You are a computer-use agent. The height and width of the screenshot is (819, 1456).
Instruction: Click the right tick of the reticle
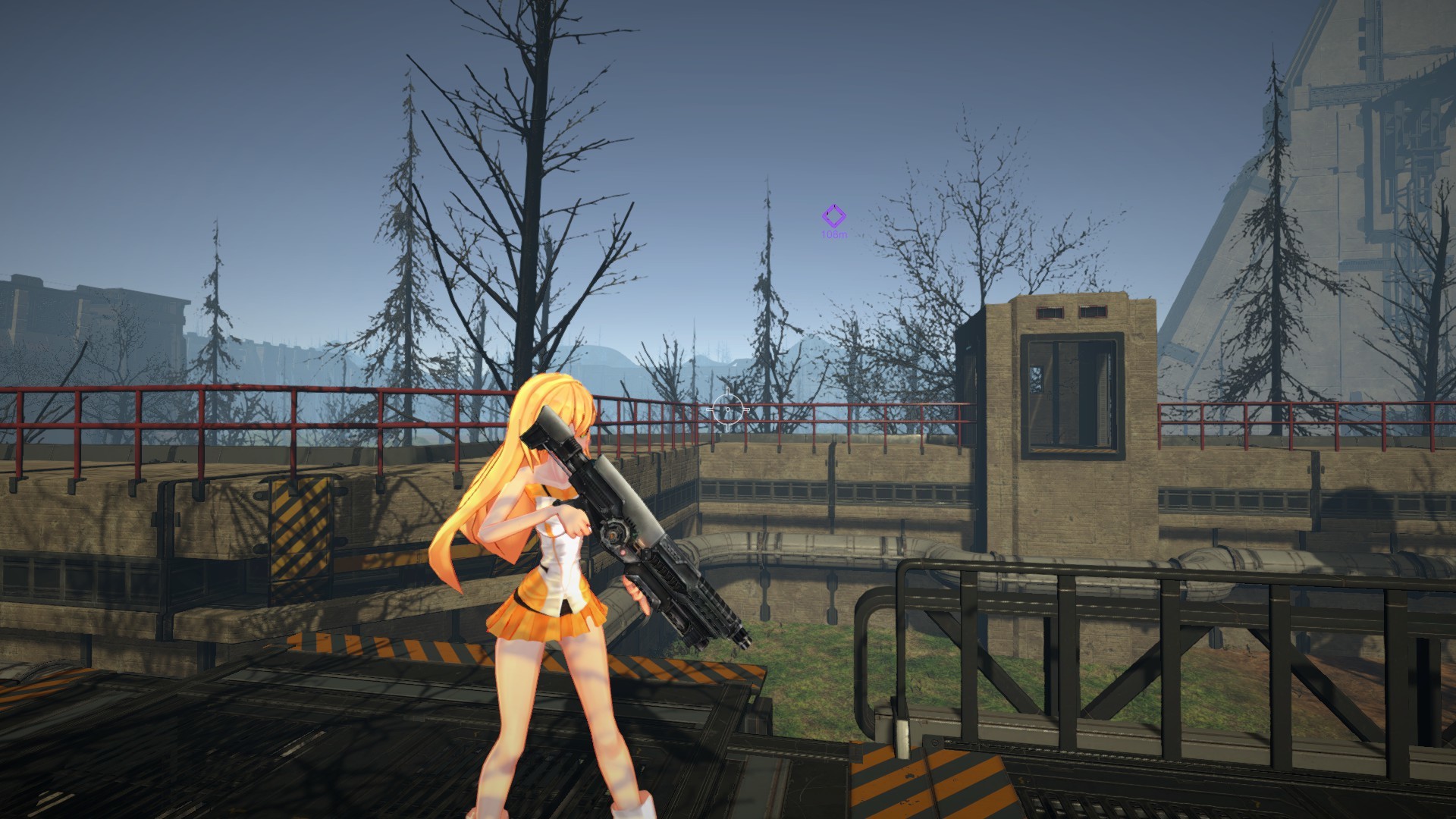click(x=746, y=409)
